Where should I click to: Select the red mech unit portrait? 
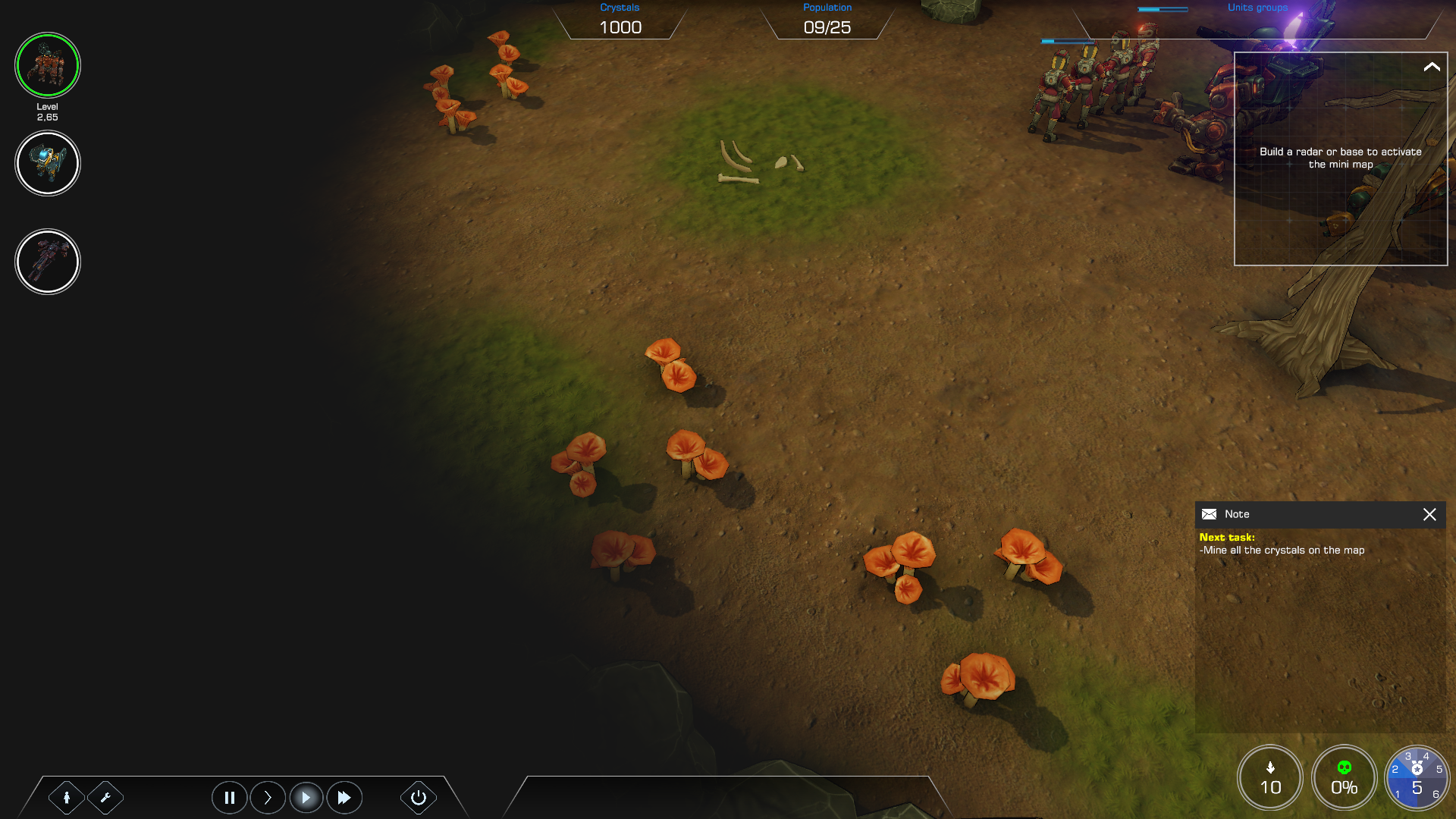pos(48,65)
